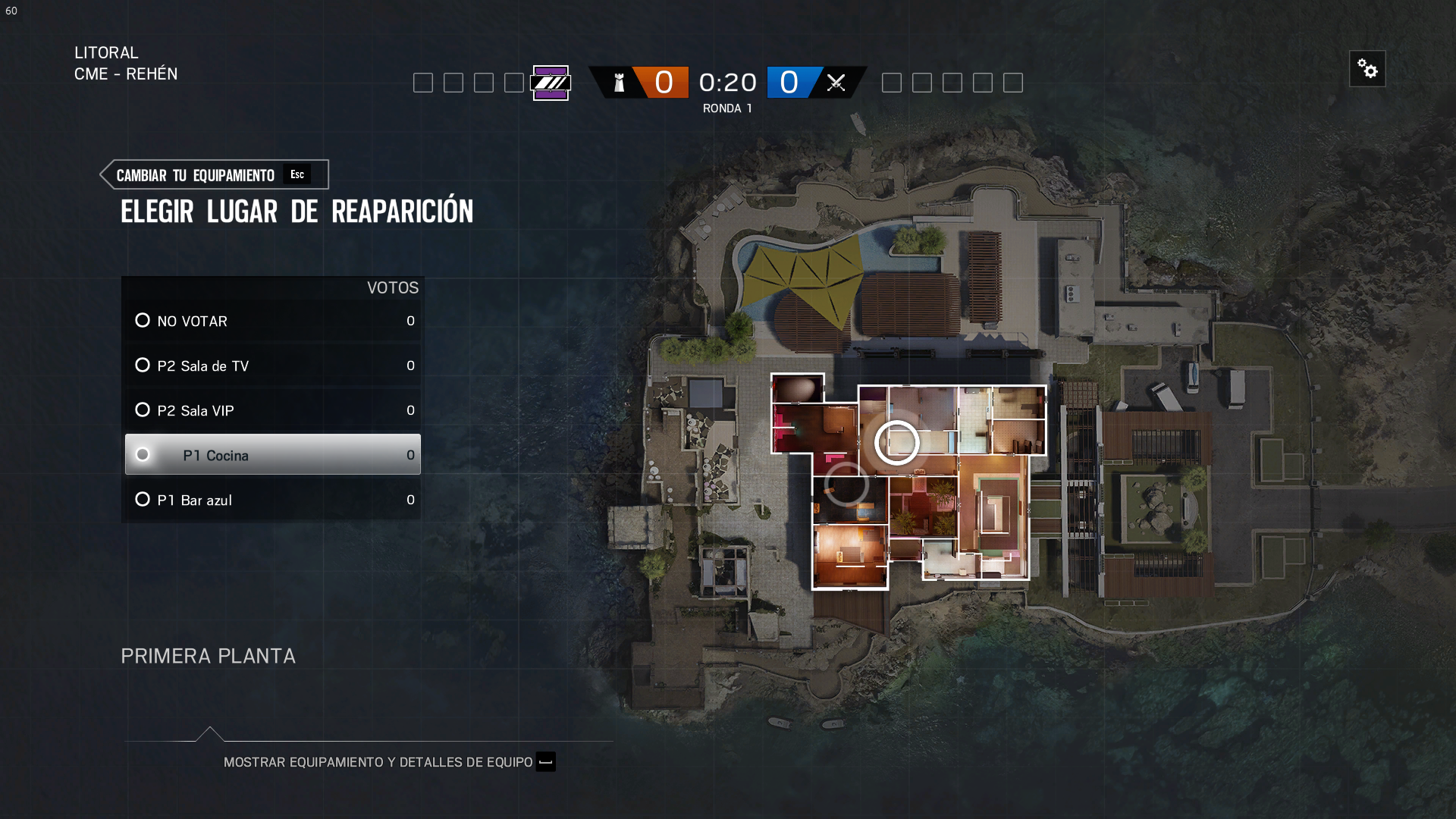The width and height of the screenshot is (1456, 819).
Task: Click the 0:20 round timer display
Action: coord(727,82)
